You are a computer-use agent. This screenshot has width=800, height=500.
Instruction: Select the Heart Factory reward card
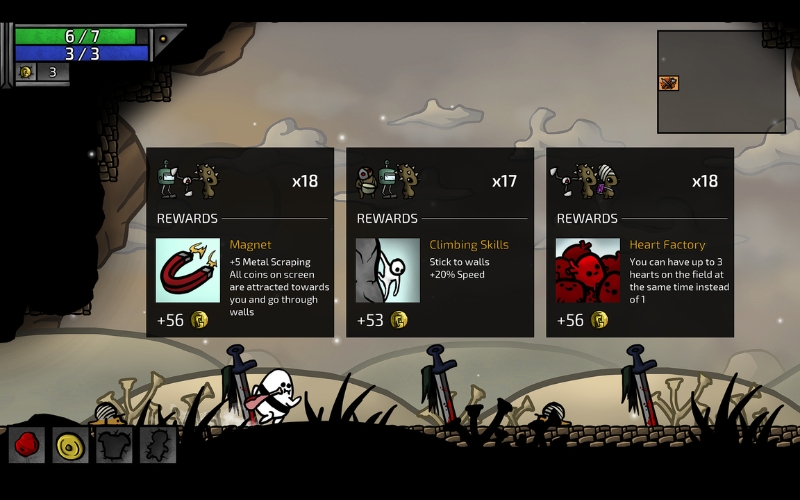(x=640, y=243)
